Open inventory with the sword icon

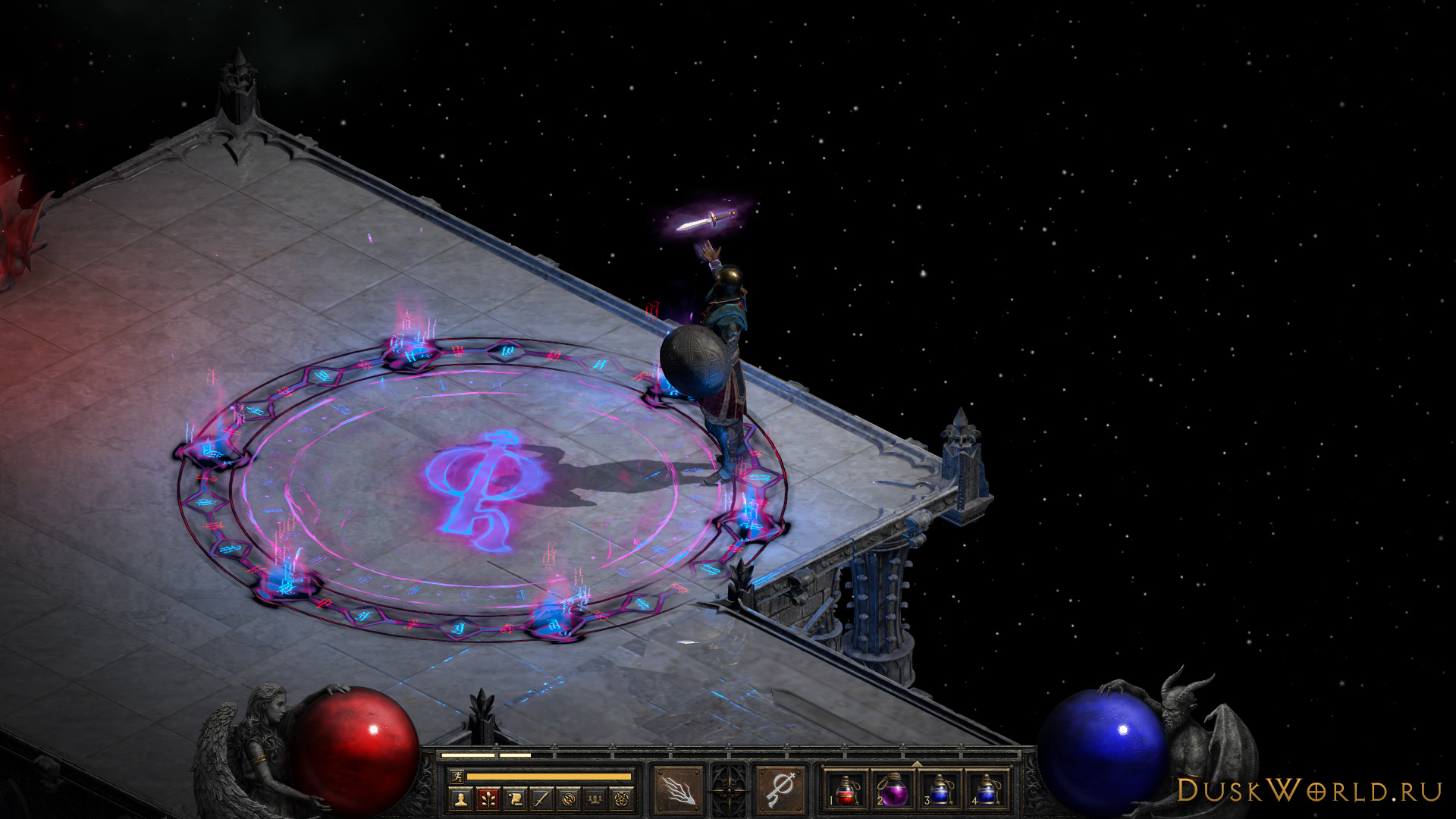[541, 799]
